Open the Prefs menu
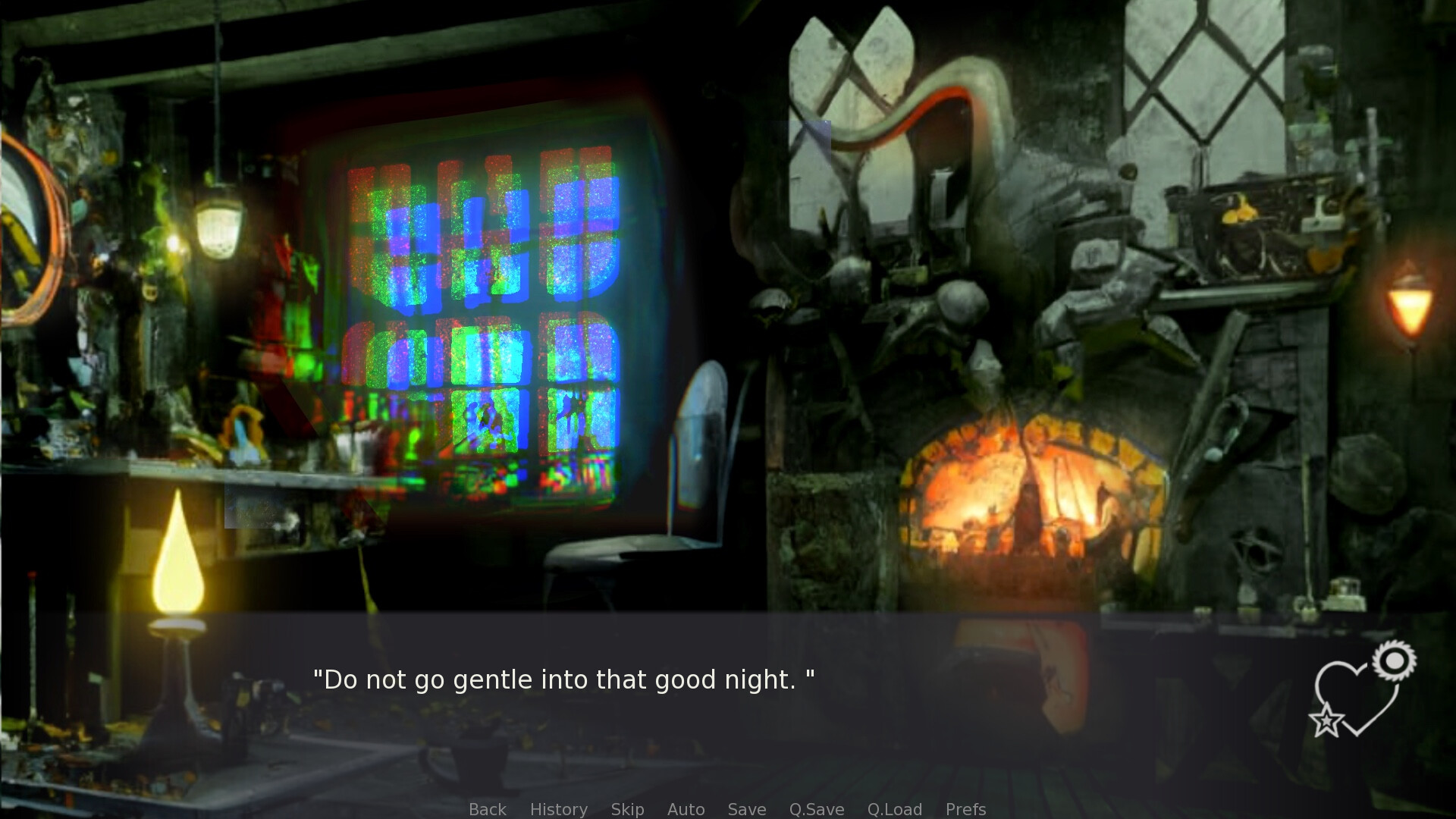The image size is (1456, 819). [965, 809]
